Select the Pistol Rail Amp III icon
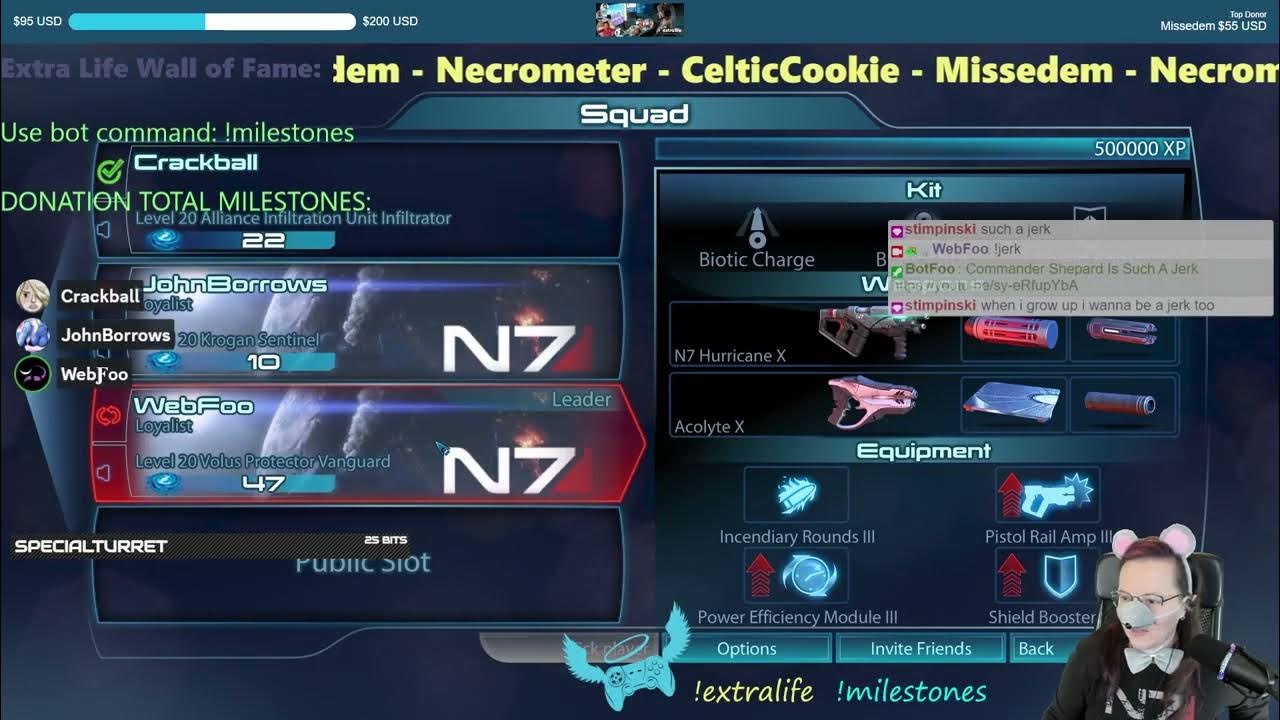The image size is (1280, 720). (x=1046, y=492)
